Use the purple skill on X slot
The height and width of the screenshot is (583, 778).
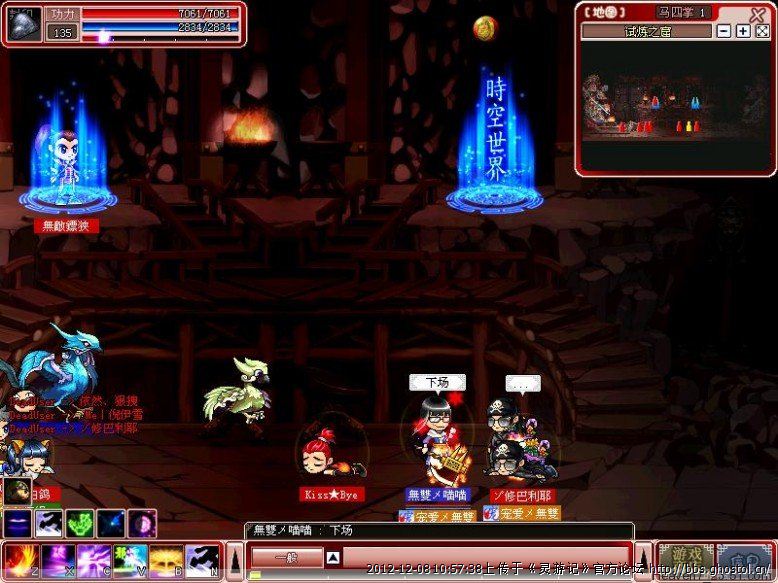coord(56,559)
